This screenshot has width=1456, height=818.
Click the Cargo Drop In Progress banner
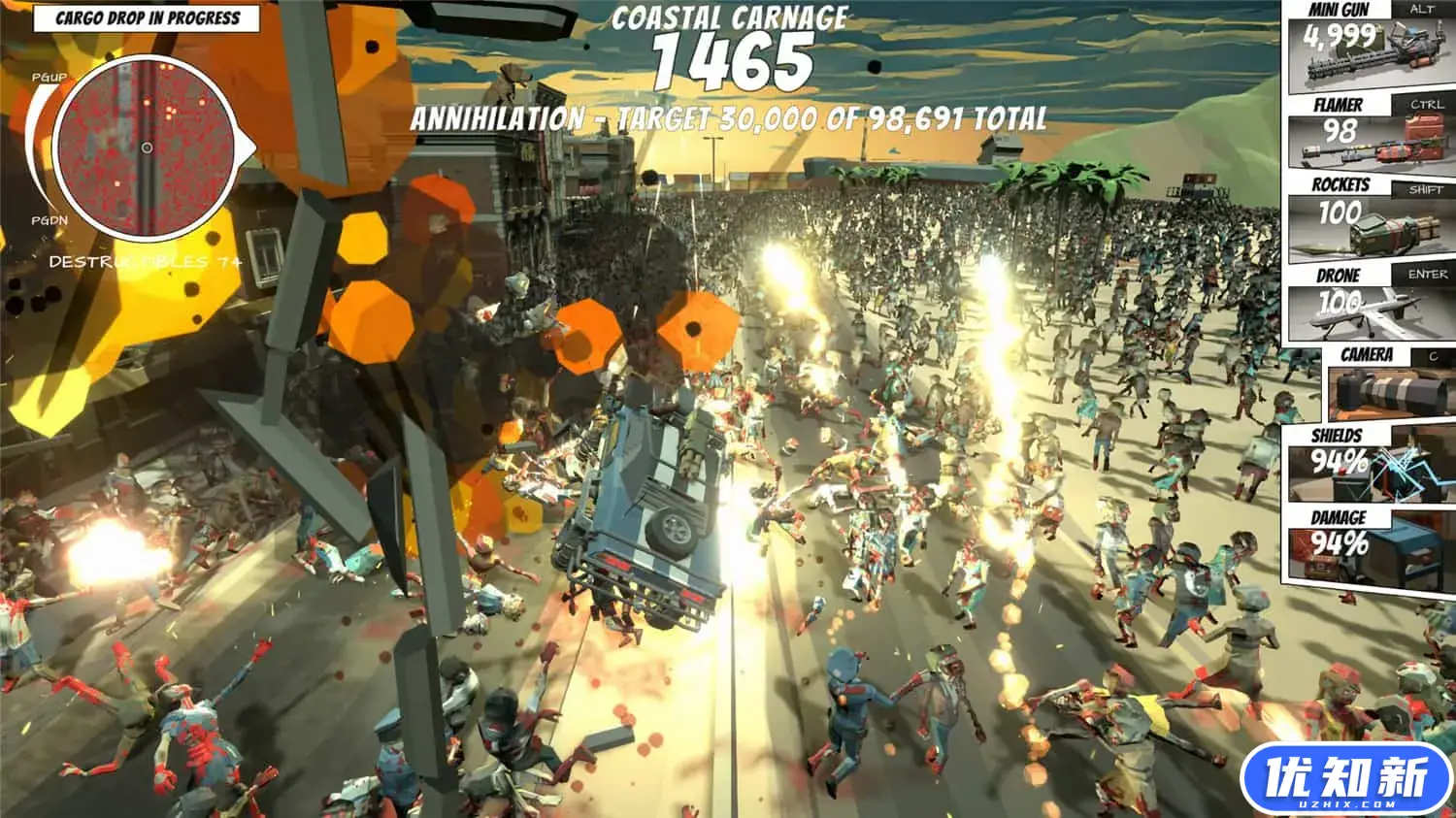(x=148, y=16)
